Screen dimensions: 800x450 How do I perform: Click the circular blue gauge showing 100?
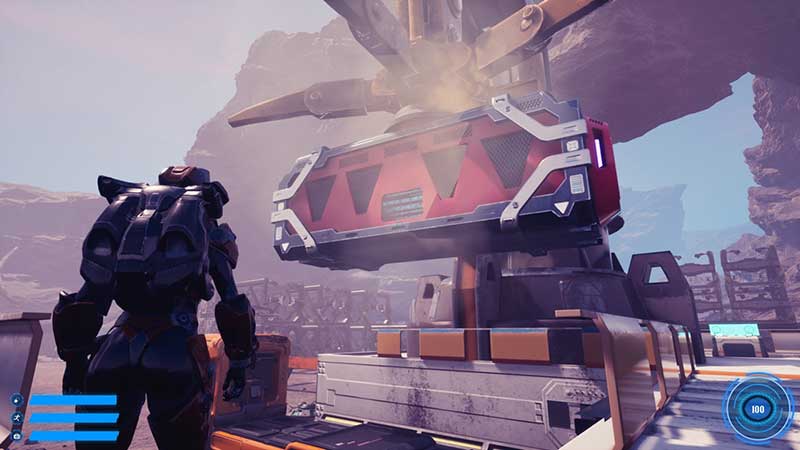(757, 408)
